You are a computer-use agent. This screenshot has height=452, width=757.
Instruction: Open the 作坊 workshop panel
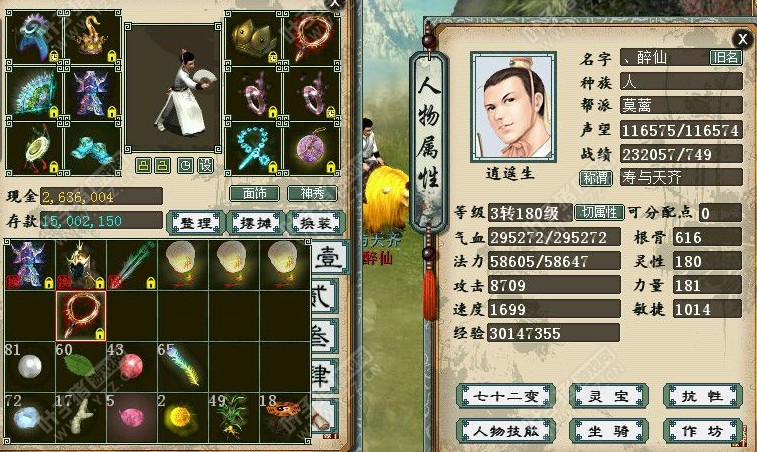click(703, 430)
